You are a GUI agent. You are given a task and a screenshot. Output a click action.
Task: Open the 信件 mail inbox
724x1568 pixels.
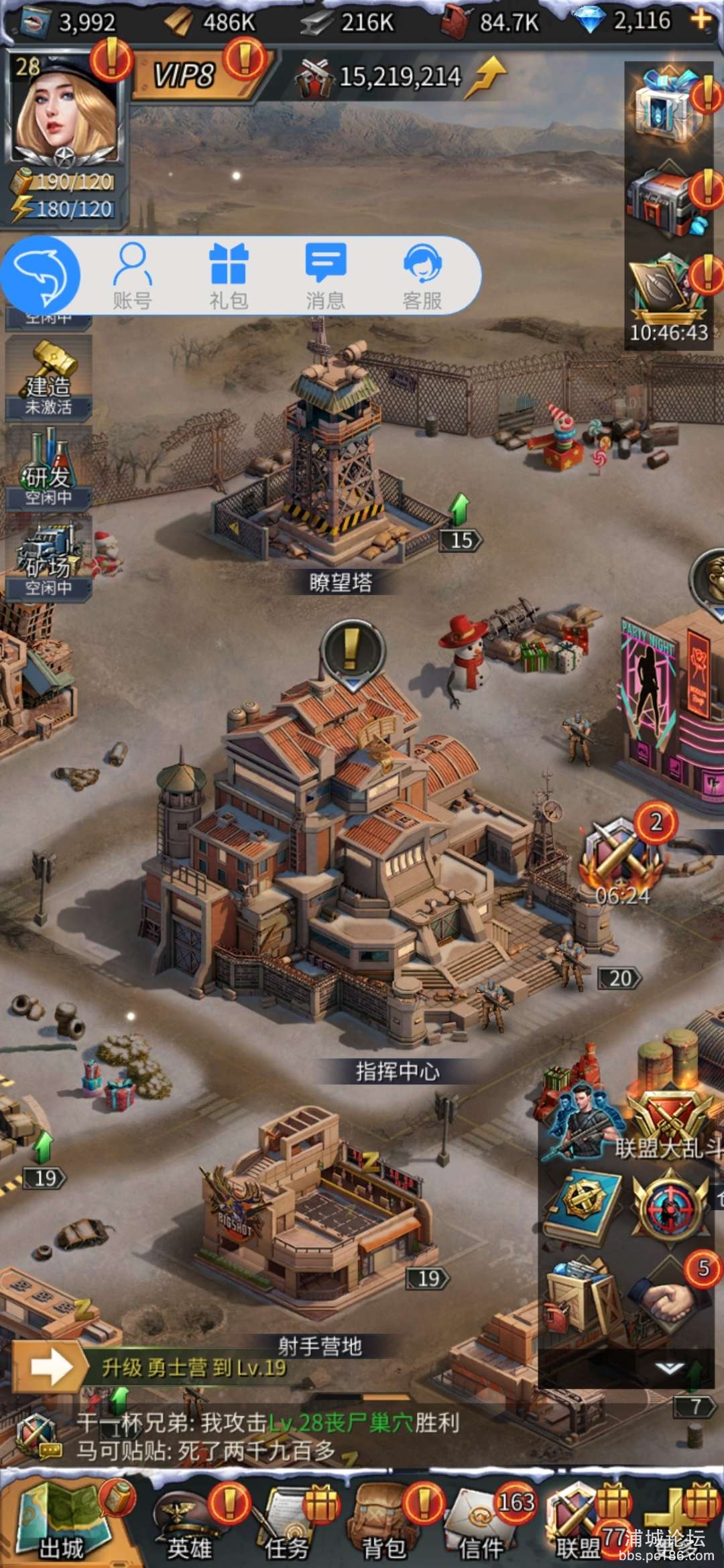click(x=481, y=1522)
